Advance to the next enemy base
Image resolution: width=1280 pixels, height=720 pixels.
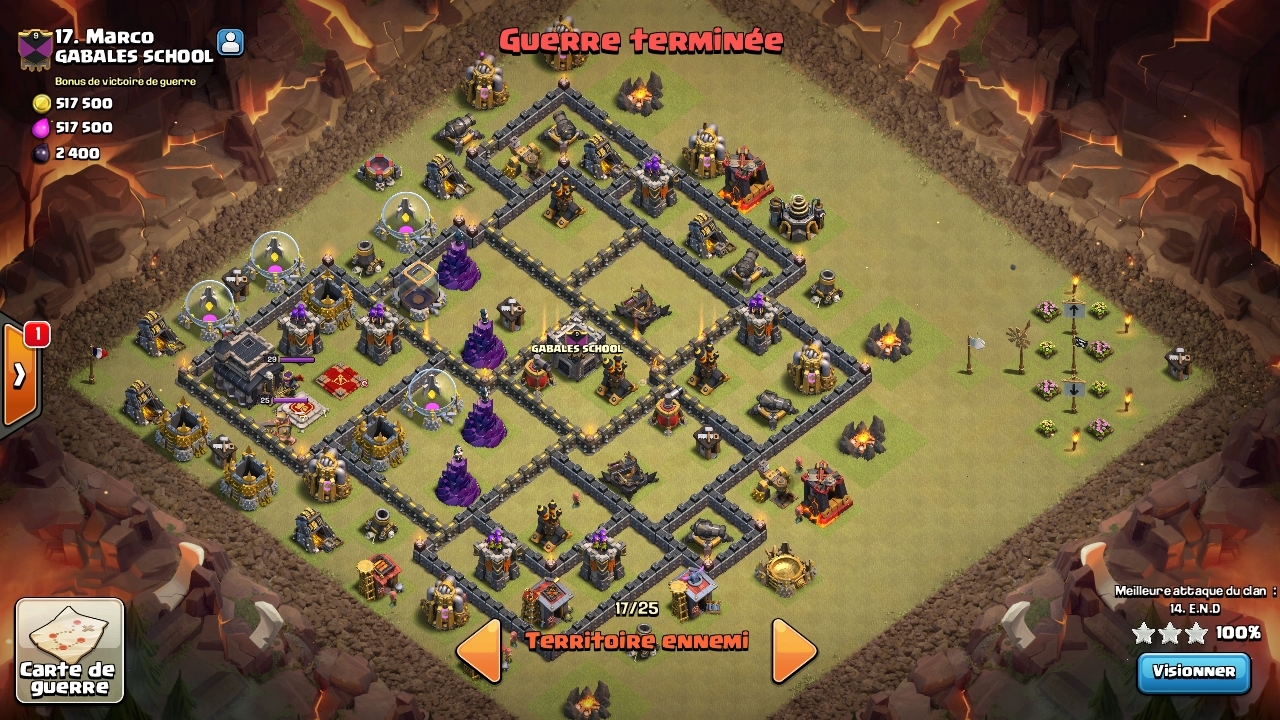click(x=794, y=651)
